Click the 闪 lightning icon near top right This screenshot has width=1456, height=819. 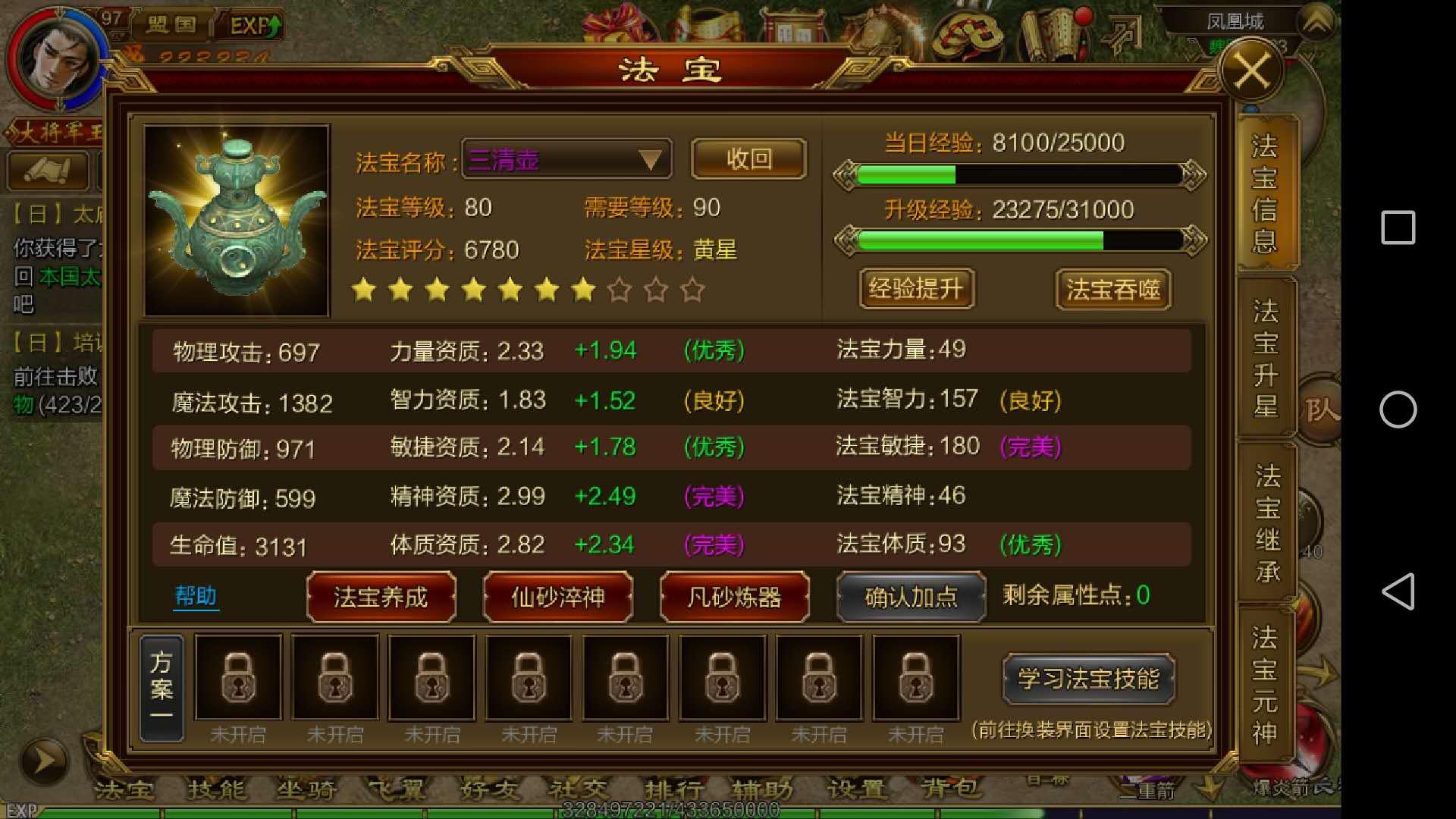click(x=1125, y=32)
